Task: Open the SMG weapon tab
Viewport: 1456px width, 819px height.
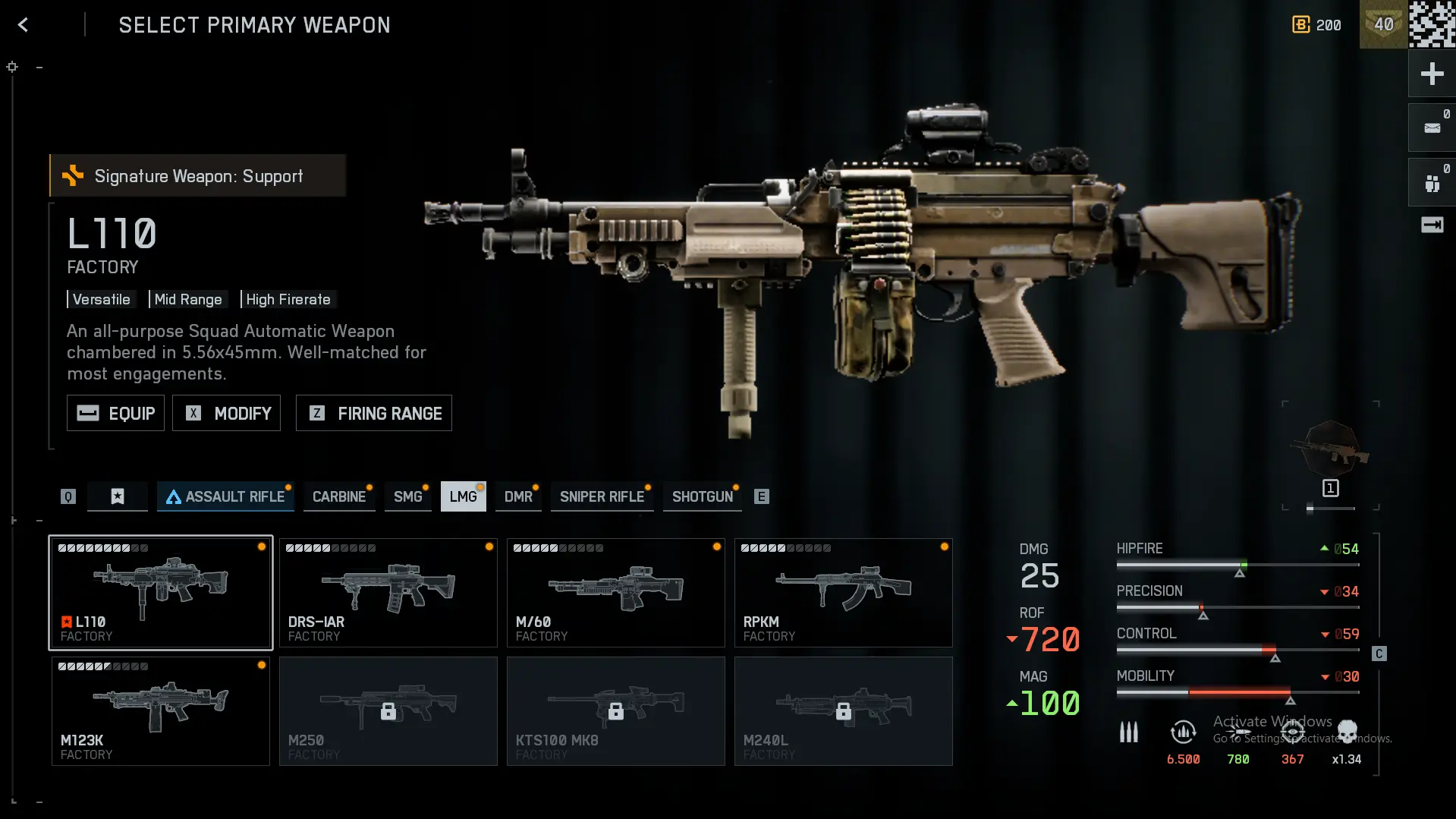Action: pyautogui.click(x=407, y=496)
